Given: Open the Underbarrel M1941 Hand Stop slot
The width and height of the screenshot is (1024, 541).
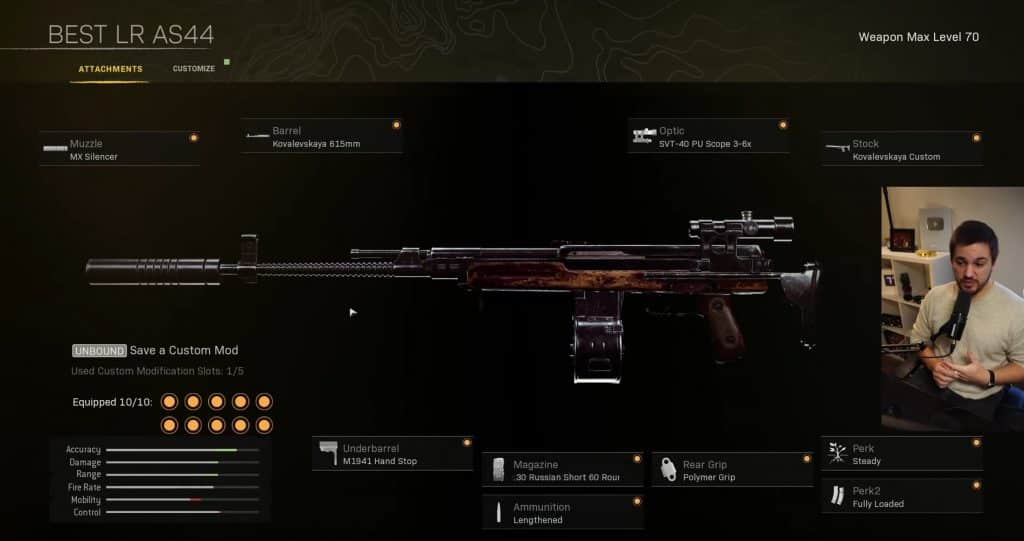Looking at the screenshot, I should point(392,454).
